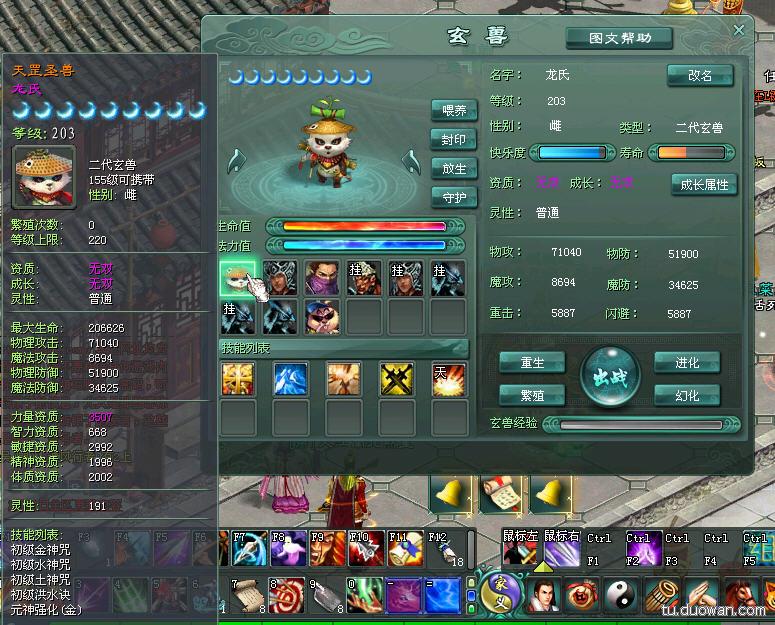Click the 改名 rename button

tap(700, 76)
